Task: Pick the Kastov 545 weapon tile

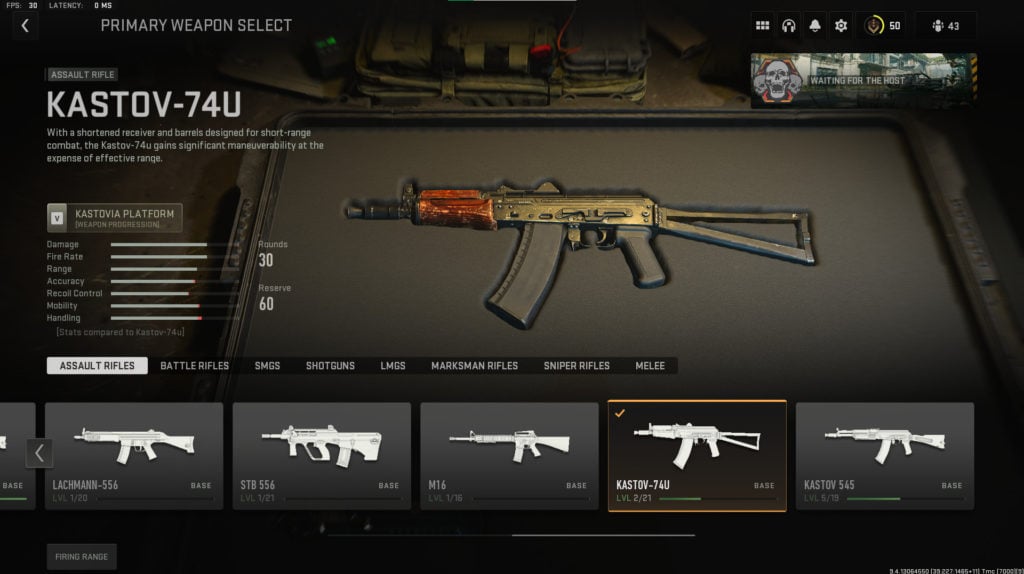Action: (884, 455)
